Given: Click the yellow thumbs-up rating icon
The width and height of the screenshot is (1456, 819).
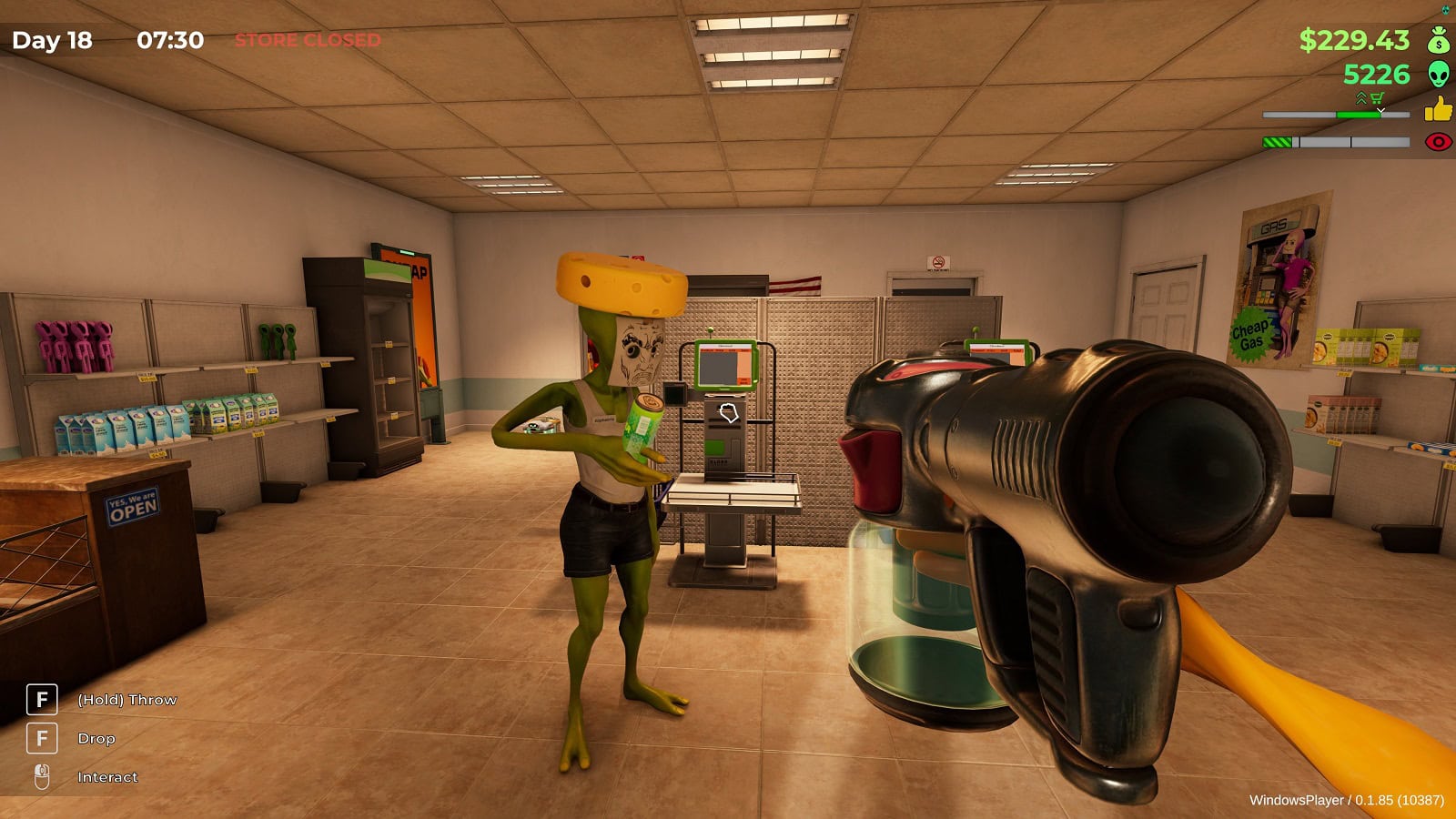Looking at the screenshot, I should [x=1439, y=110].
